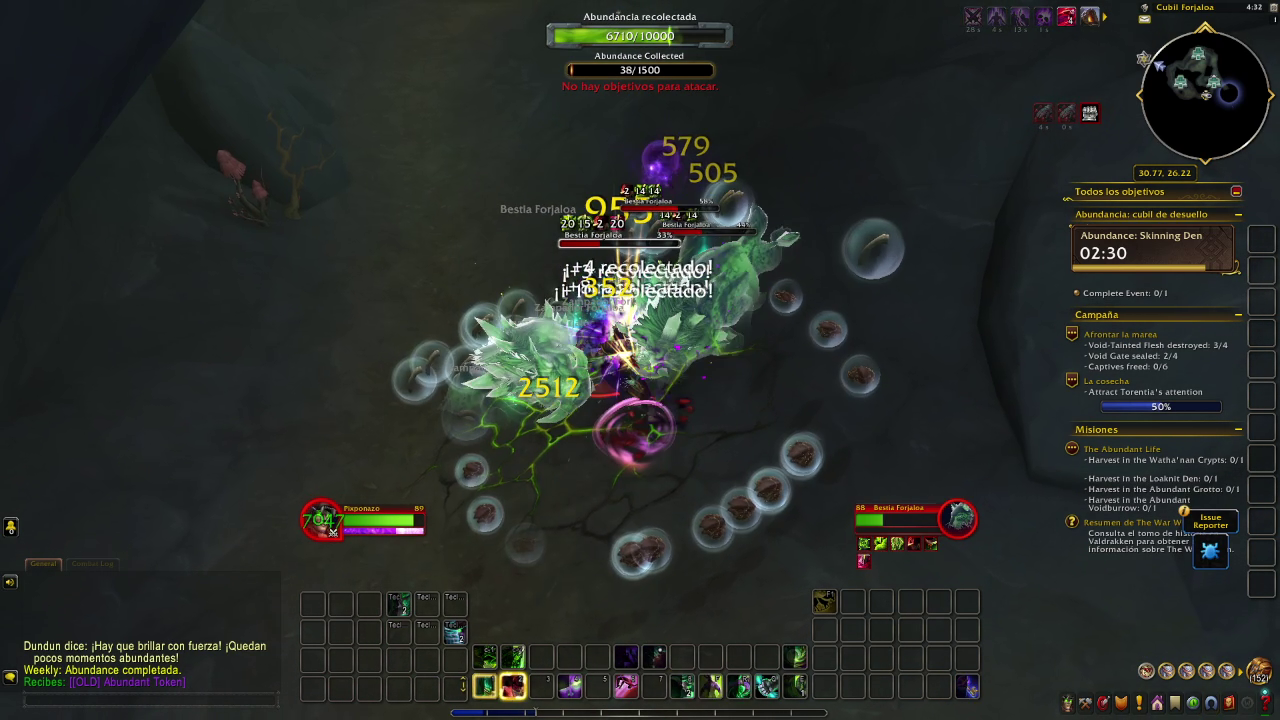1280x720 pixels.
Task: Select the Bestia Forjaloa target portrait
Action: (957, 517)
